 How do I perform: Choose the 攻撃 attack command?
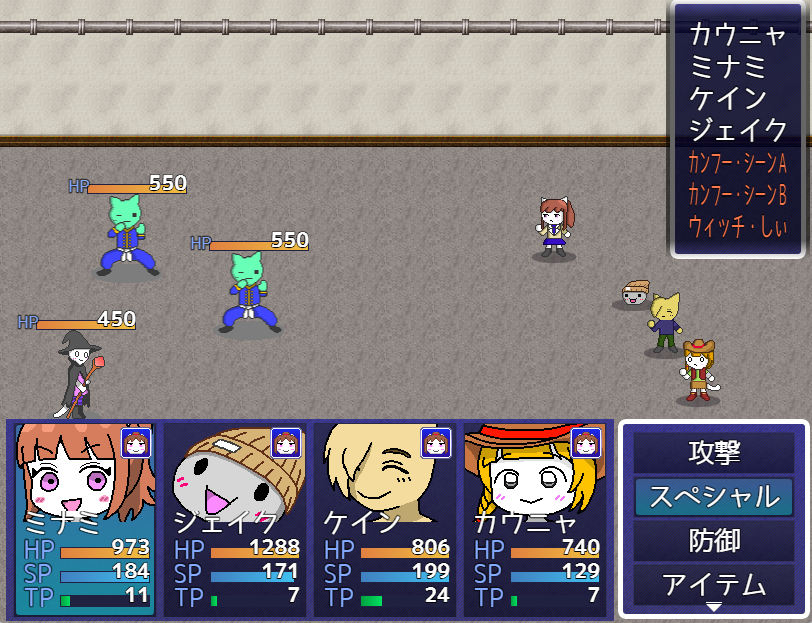click(x=713, y=453)
